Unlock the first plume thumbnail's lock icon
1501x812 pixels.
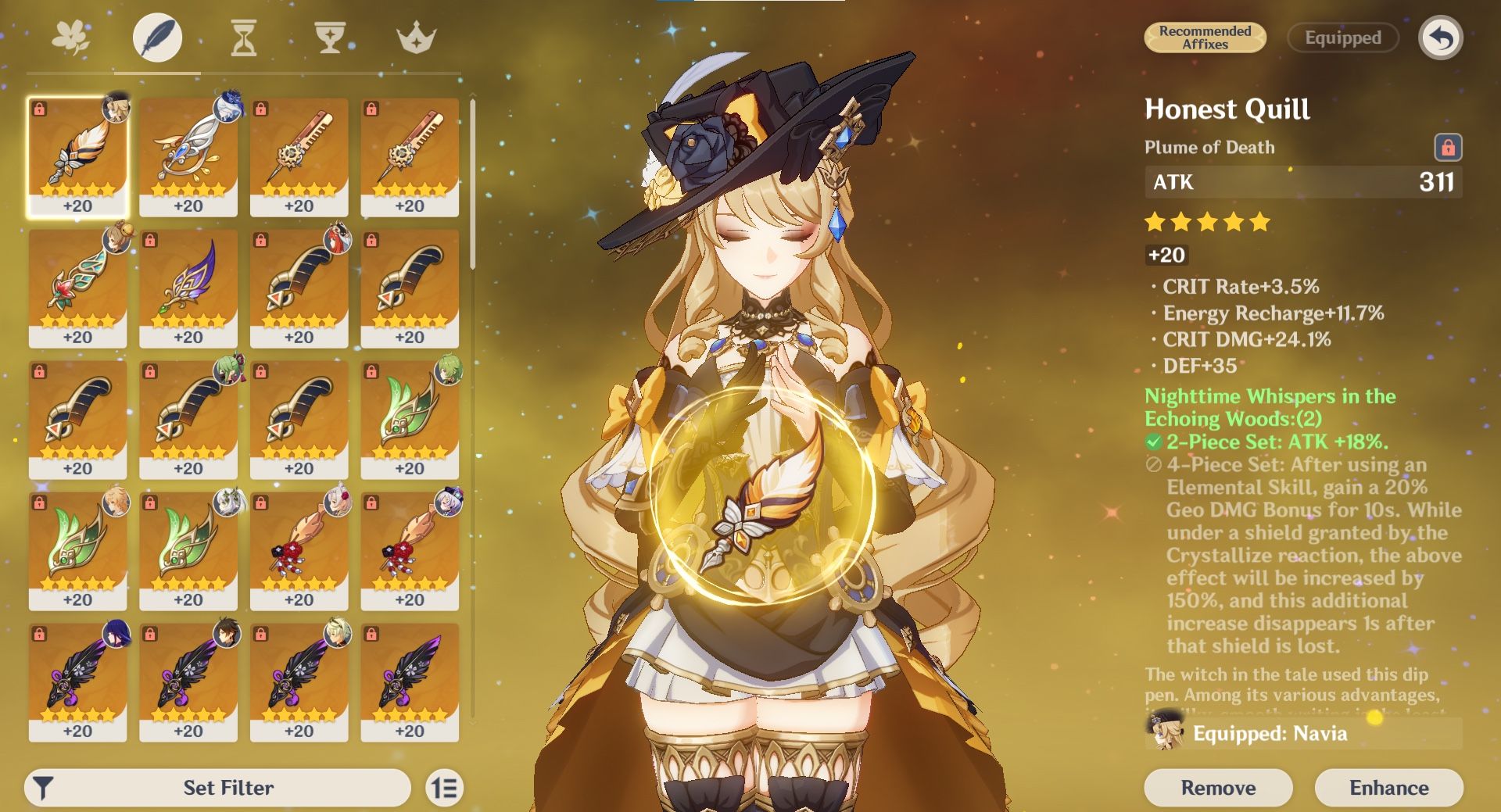pos(41,109)
